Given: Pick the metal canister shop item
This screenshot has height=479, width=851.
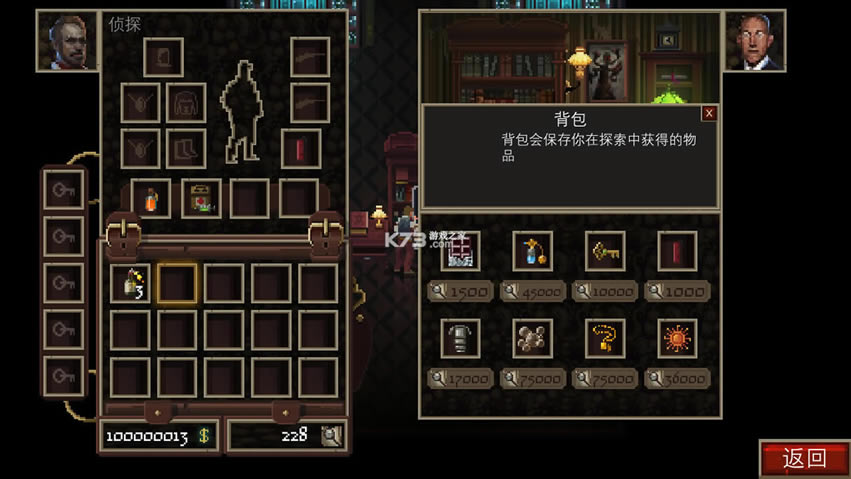Looking at the screenshot, I should point(460,339).
